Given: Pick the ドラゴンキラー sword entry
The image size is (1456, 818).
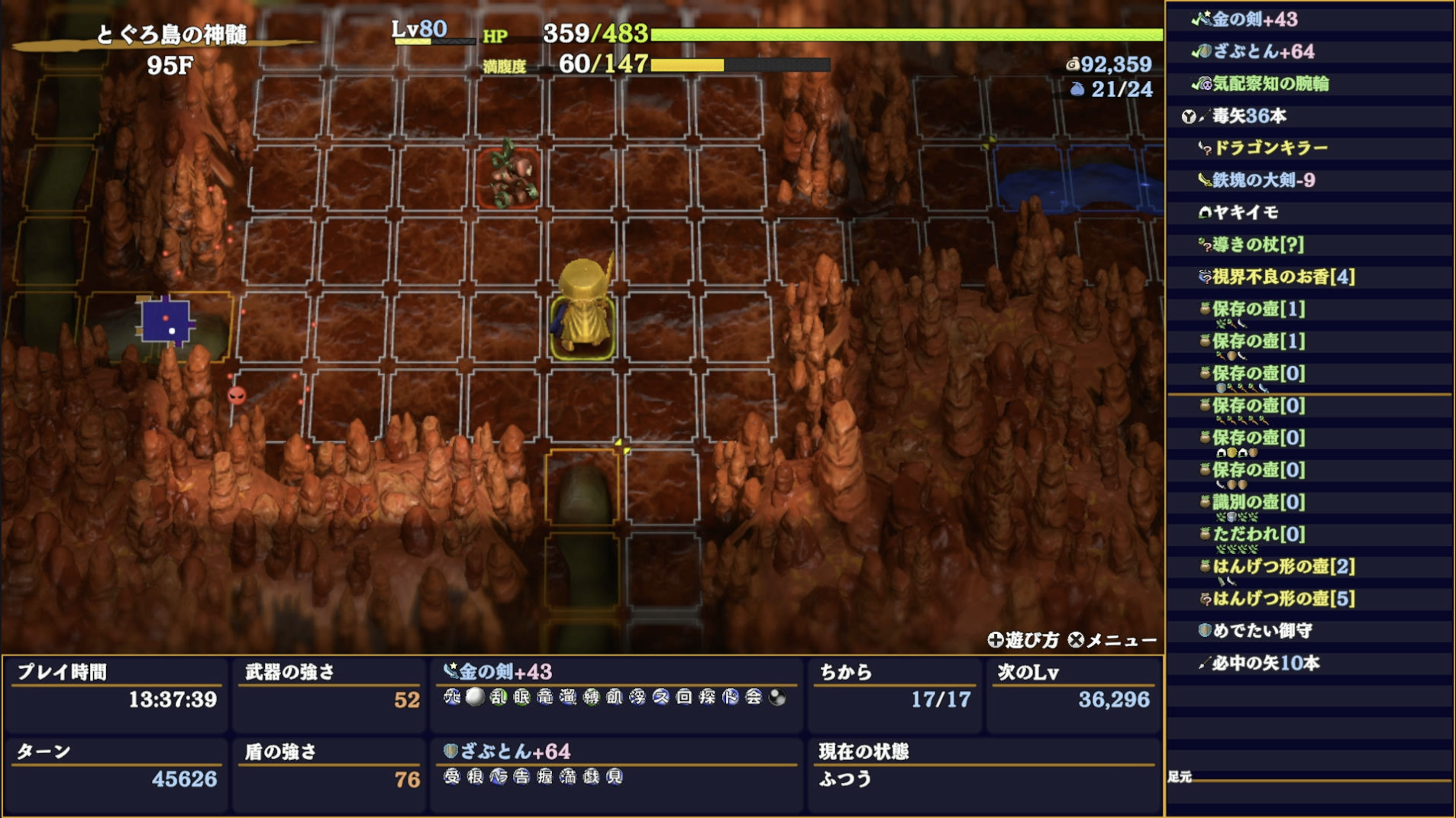Looking at the screenshot, I should coord(1270,147).
